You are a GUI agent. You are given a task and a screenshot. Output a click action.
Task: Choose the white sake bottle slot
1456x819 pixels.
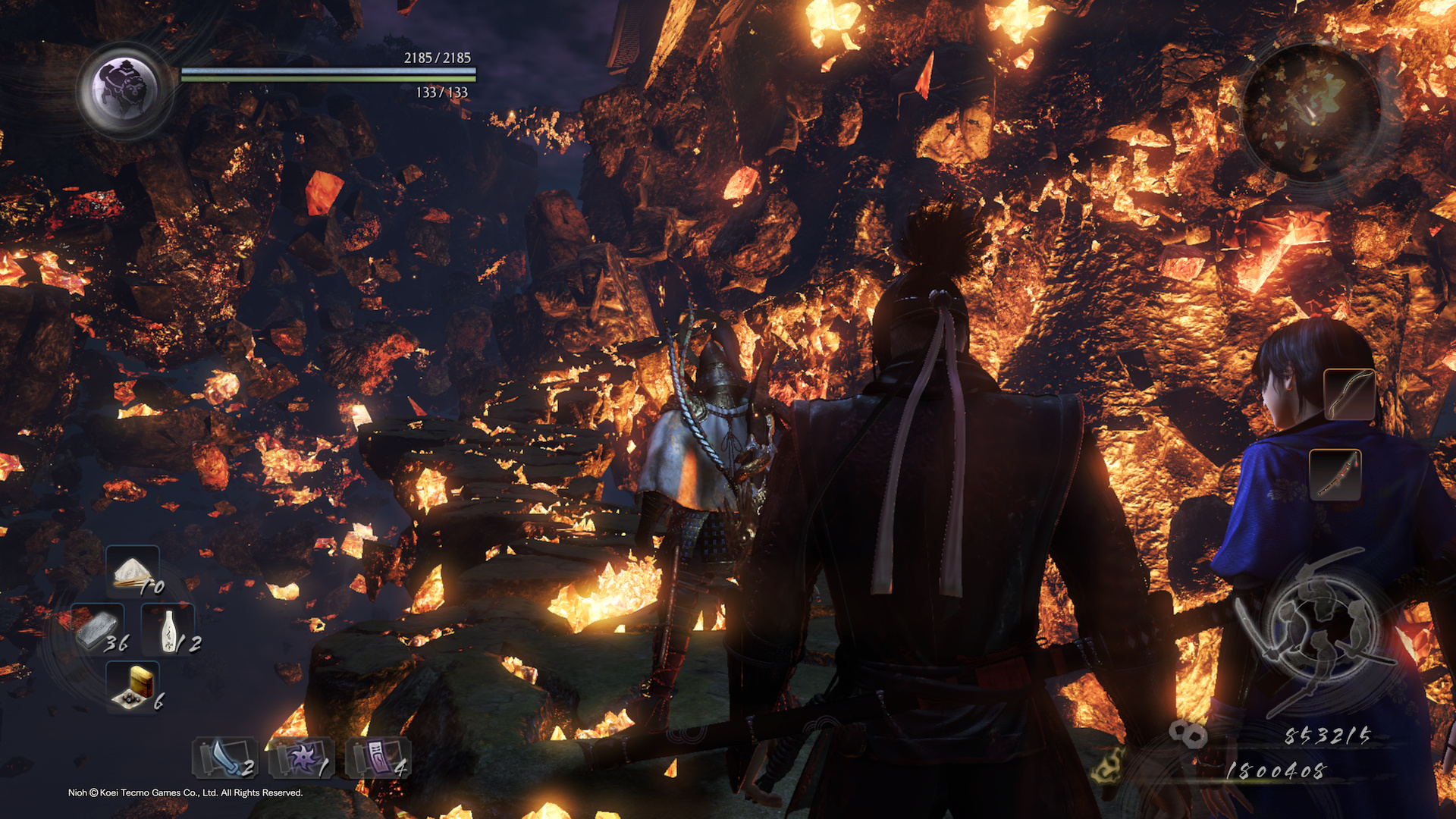[168, 630]
